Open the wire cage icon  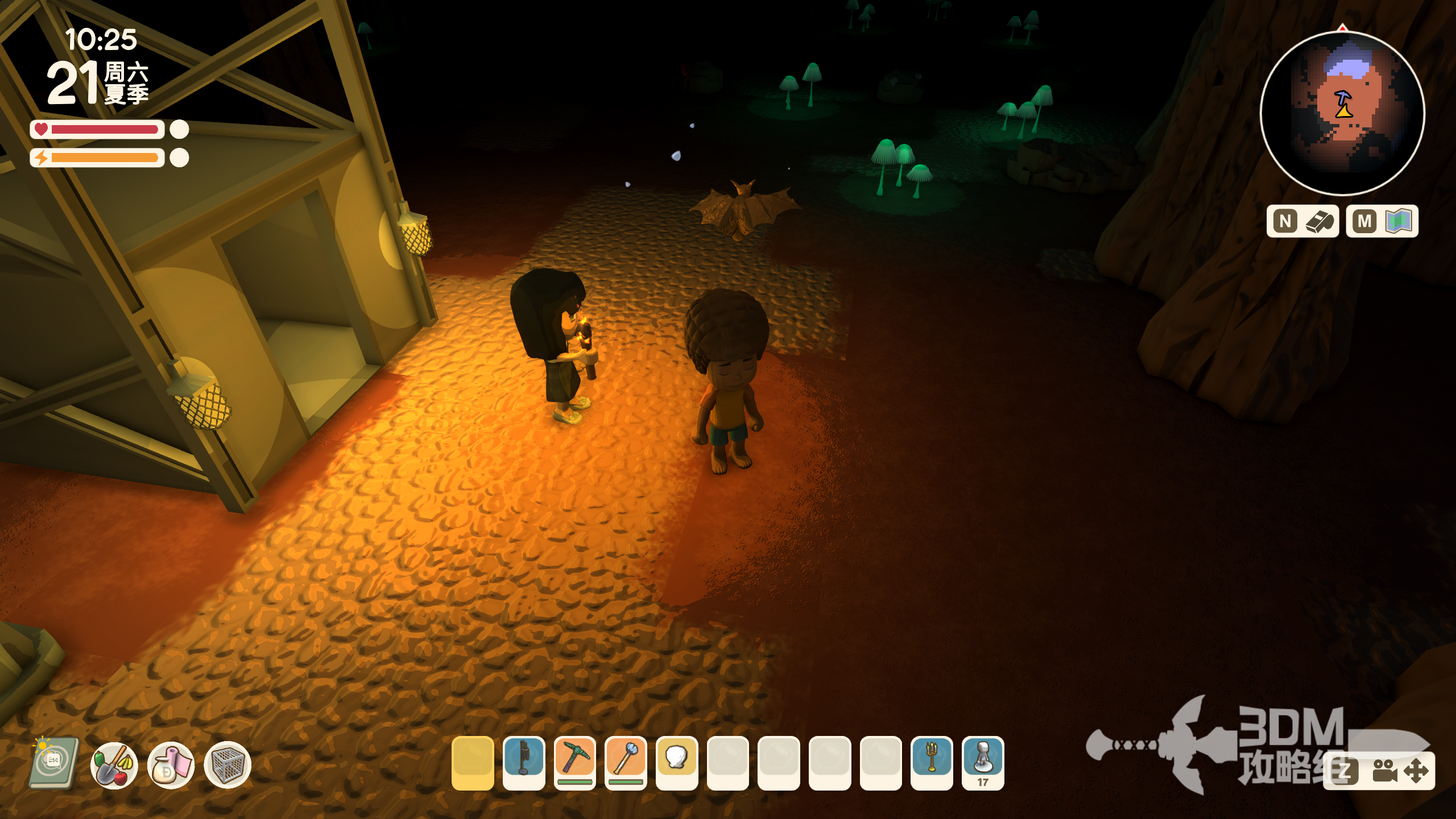click(227, 765)
